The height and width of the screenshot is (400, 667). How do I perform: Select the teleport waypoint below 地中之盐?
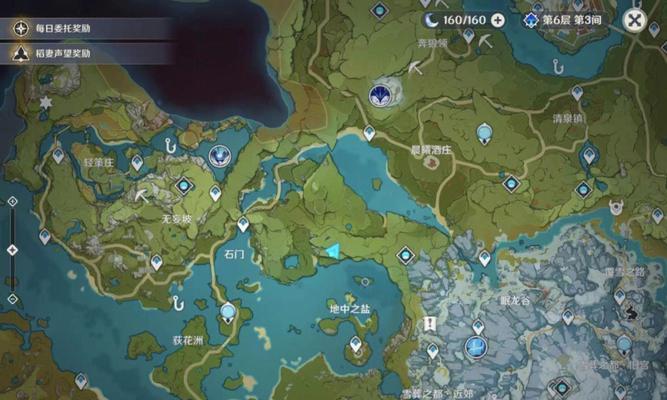(x=355, y=343)
